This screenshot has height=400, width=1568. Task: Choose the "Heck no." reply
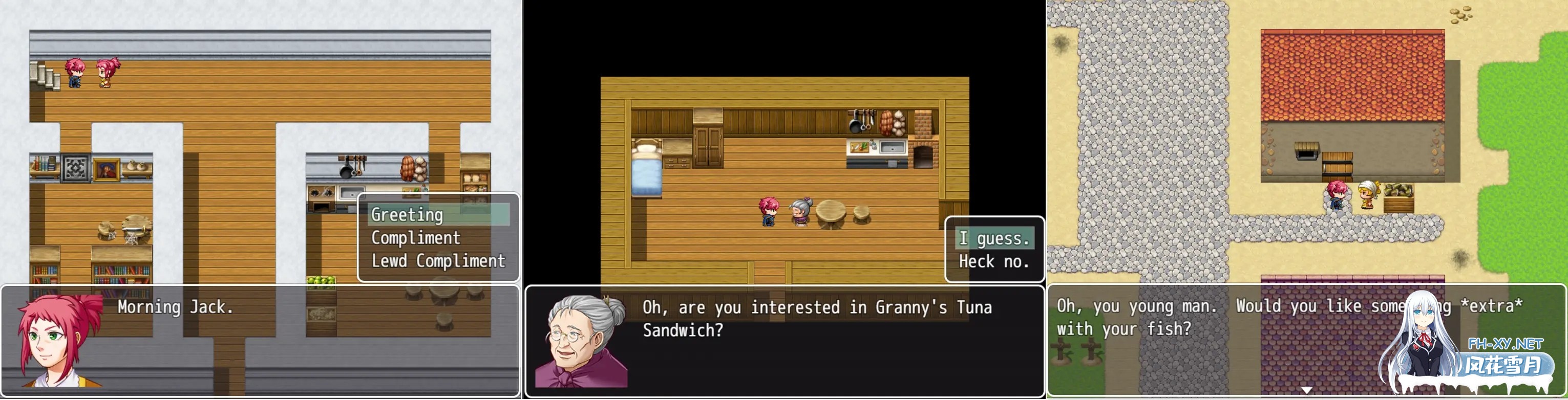tap(994, 261)
